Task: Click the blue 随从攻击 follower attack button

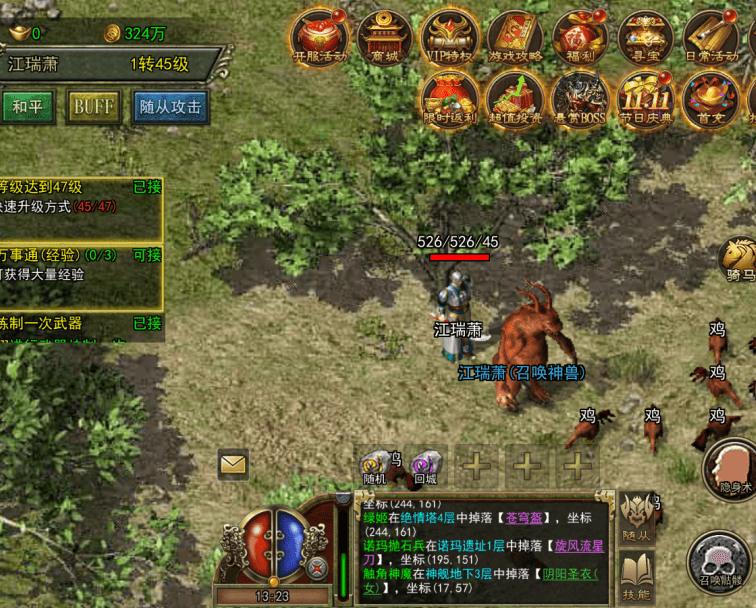Action: [x=170, y=106]
